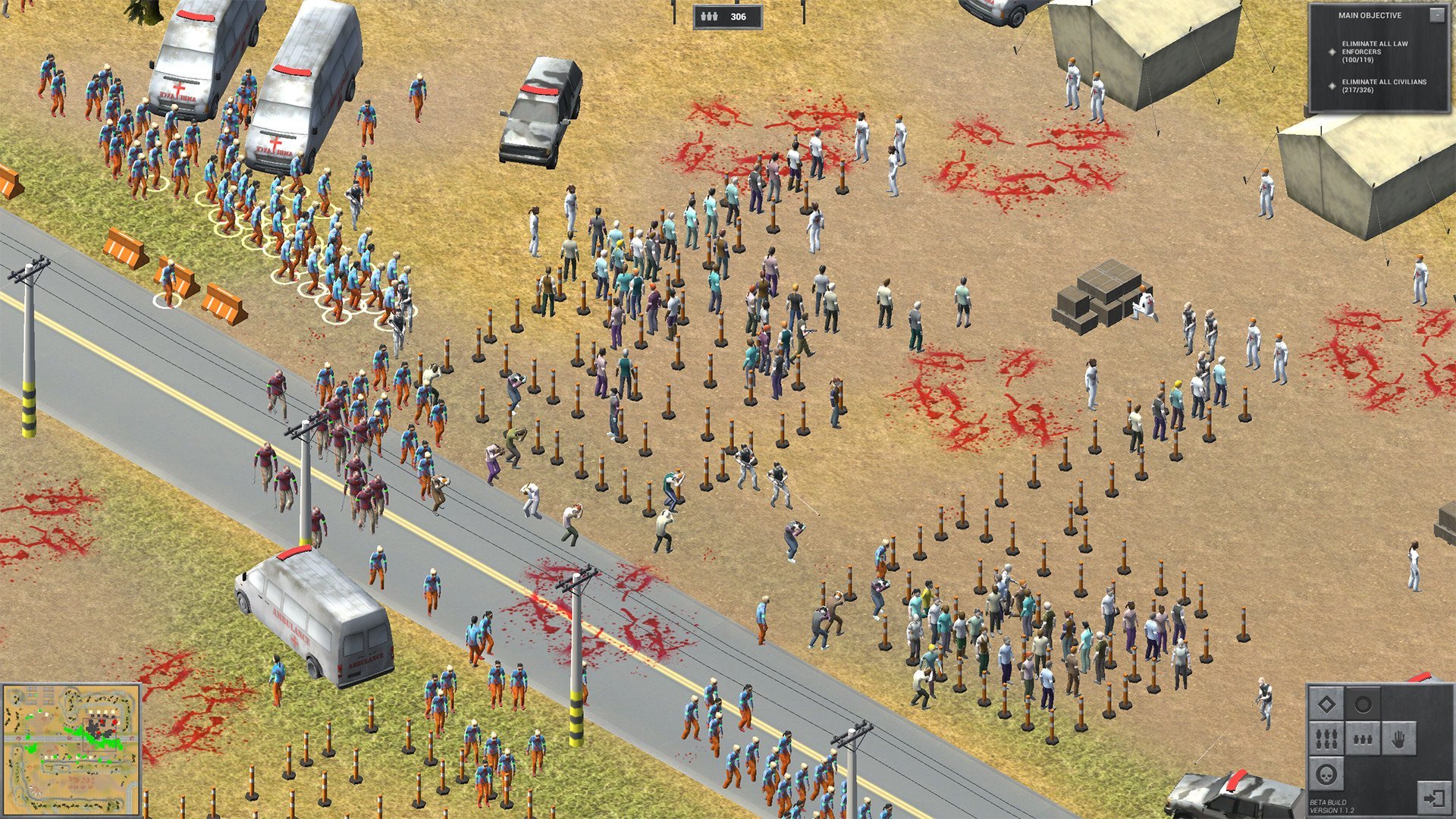This screenshot has height=819, width=1456.
Task: Click the diamond-shaped command button
Action: click(1326, 705)
